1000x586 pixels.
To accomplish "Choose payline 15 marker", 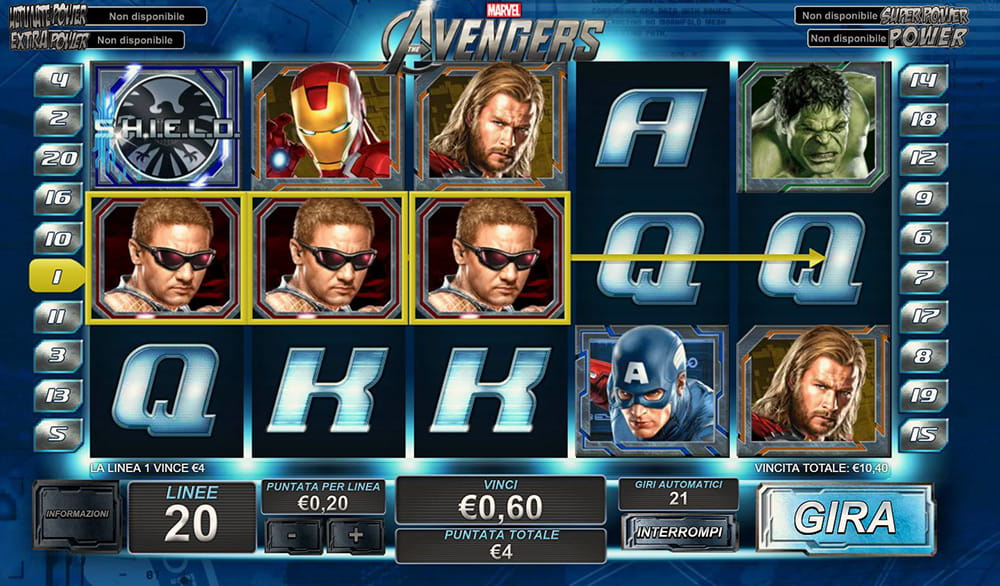I will coord(923,434).
